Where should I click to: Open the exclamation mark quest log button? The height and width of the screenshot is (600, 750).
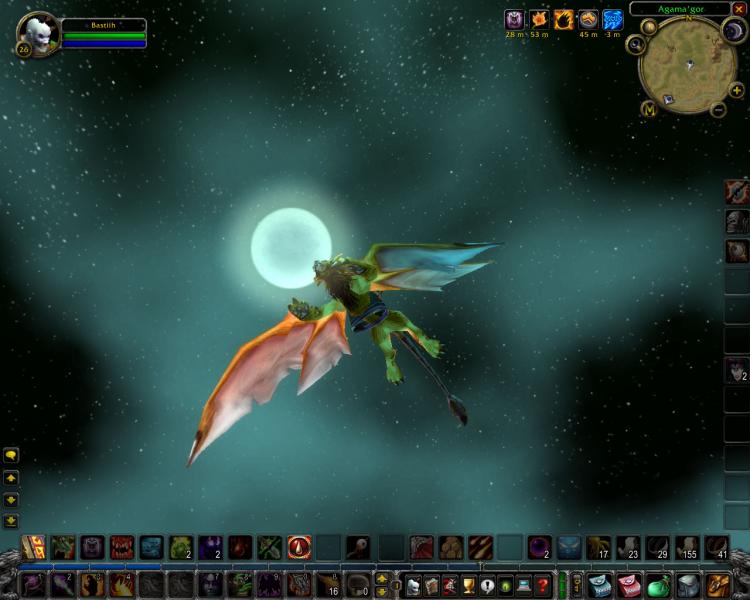(487, 585)
